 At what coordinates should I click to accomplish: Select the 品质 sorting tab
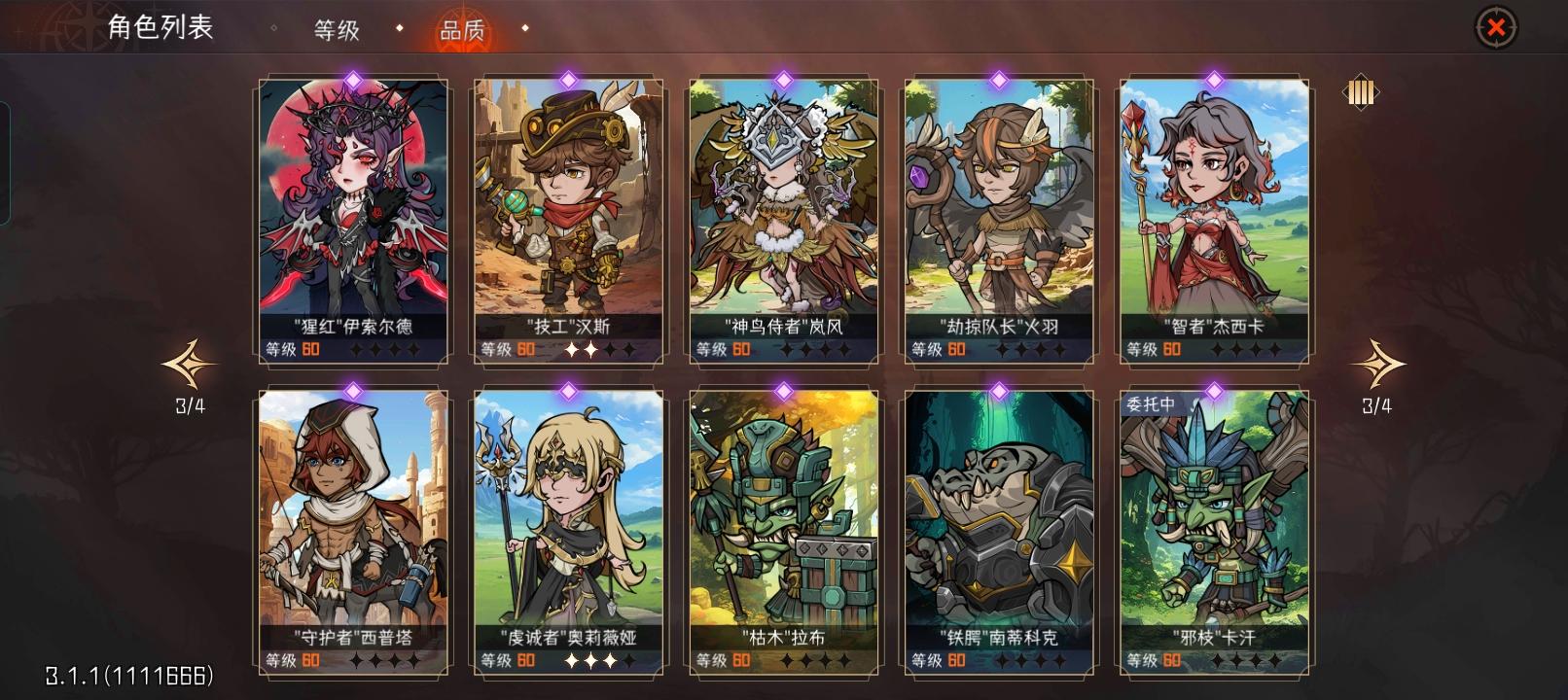(461, 30)
